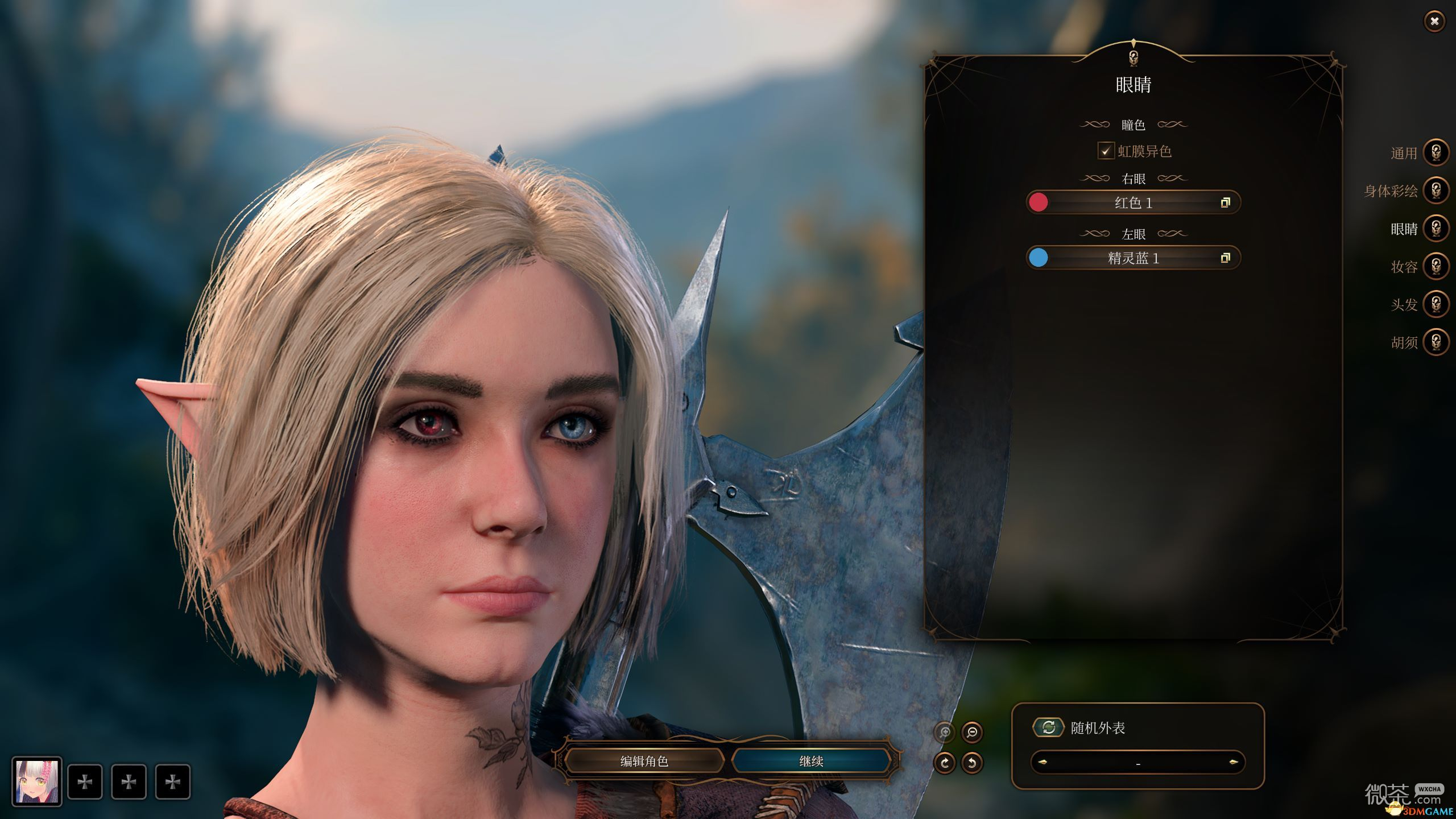Zoom the camera out from the character
Image resolution: width=1456 pixels, height=819 pixels.
coord(972,732)
